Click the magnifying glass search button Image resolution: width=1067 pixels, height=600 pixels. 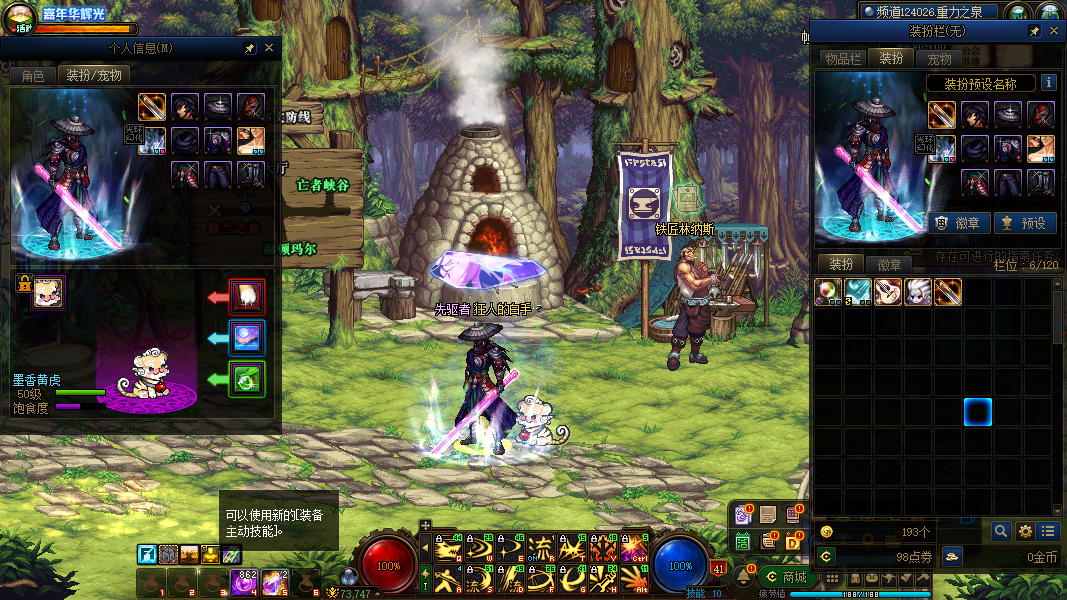1000,532
